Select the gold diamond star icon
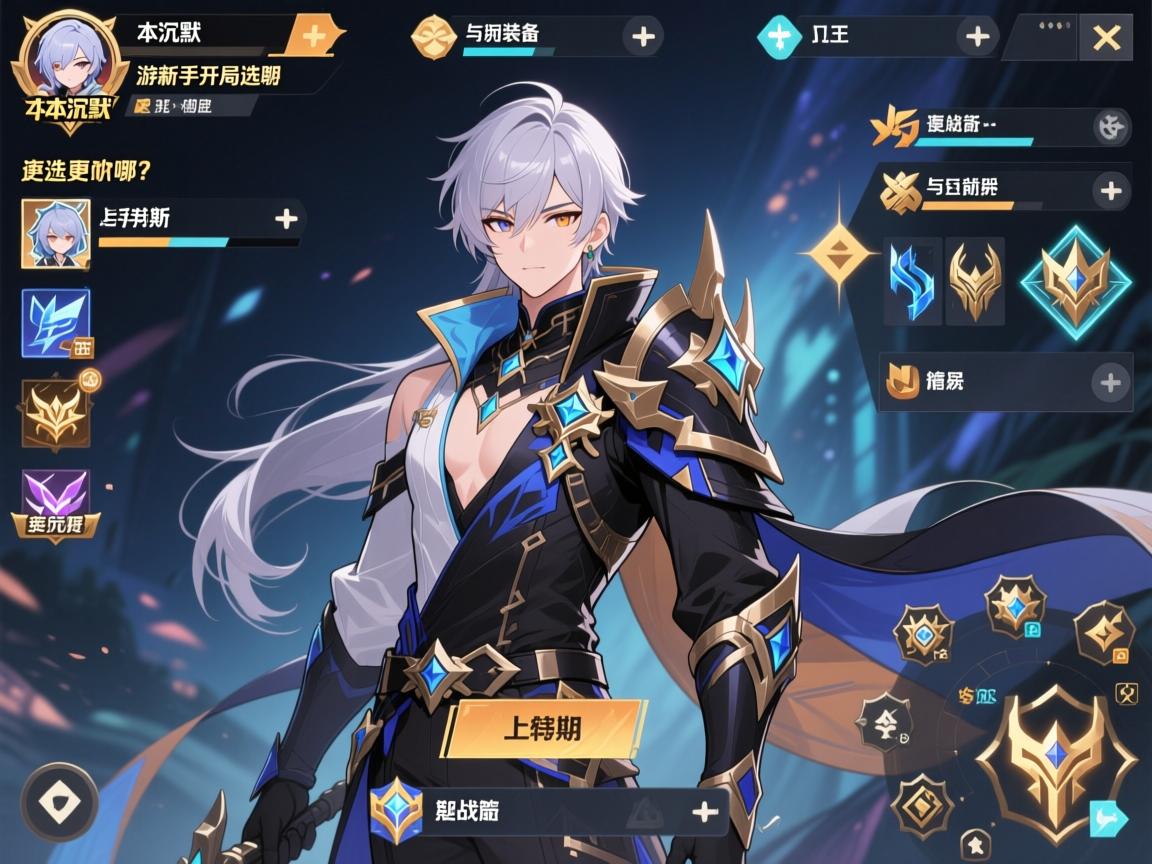The image size is (1152, 864). [x=838, y=251]
